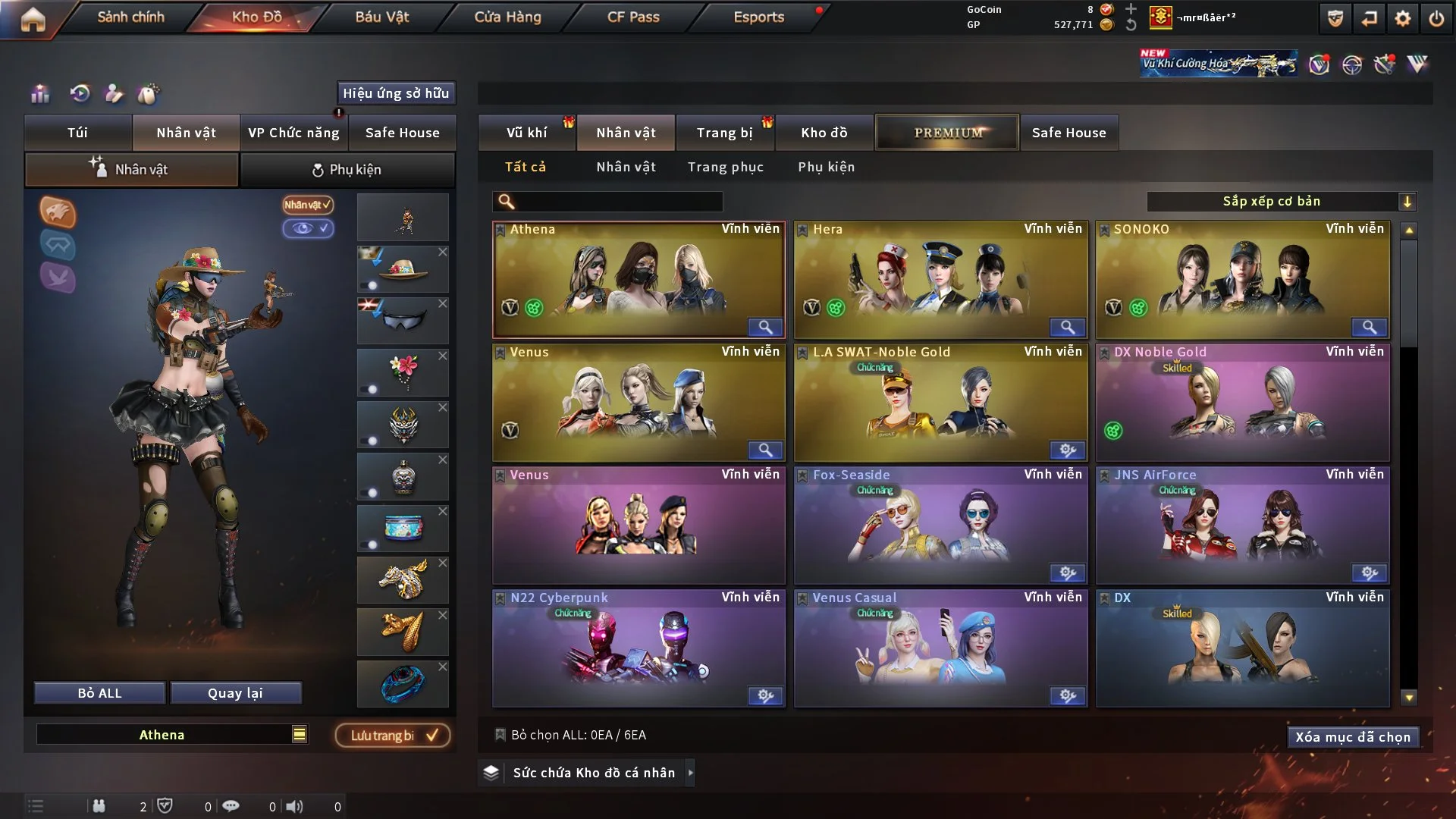Screen dimensions: 1456x819
Task: Click Lưu trang bị to save the loadout
Action: click(x=392, y=735)
